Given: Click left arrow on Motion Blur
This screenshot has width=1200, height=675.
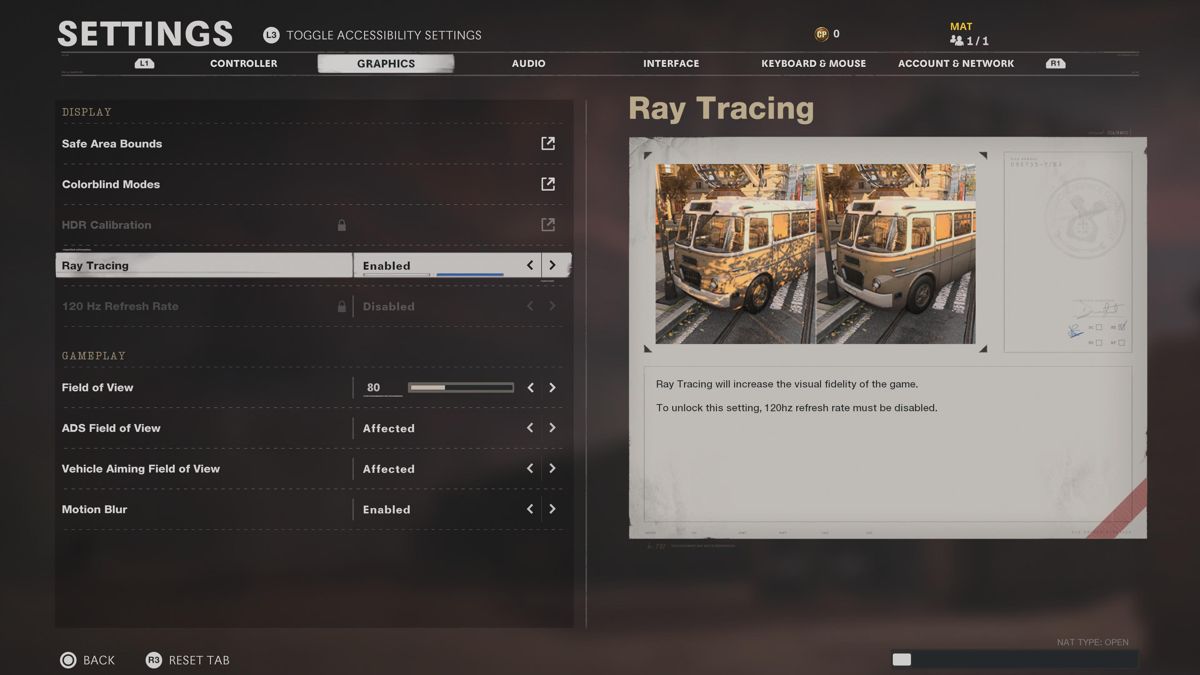Looking at the screenshot, I should [x=530, y=509].
